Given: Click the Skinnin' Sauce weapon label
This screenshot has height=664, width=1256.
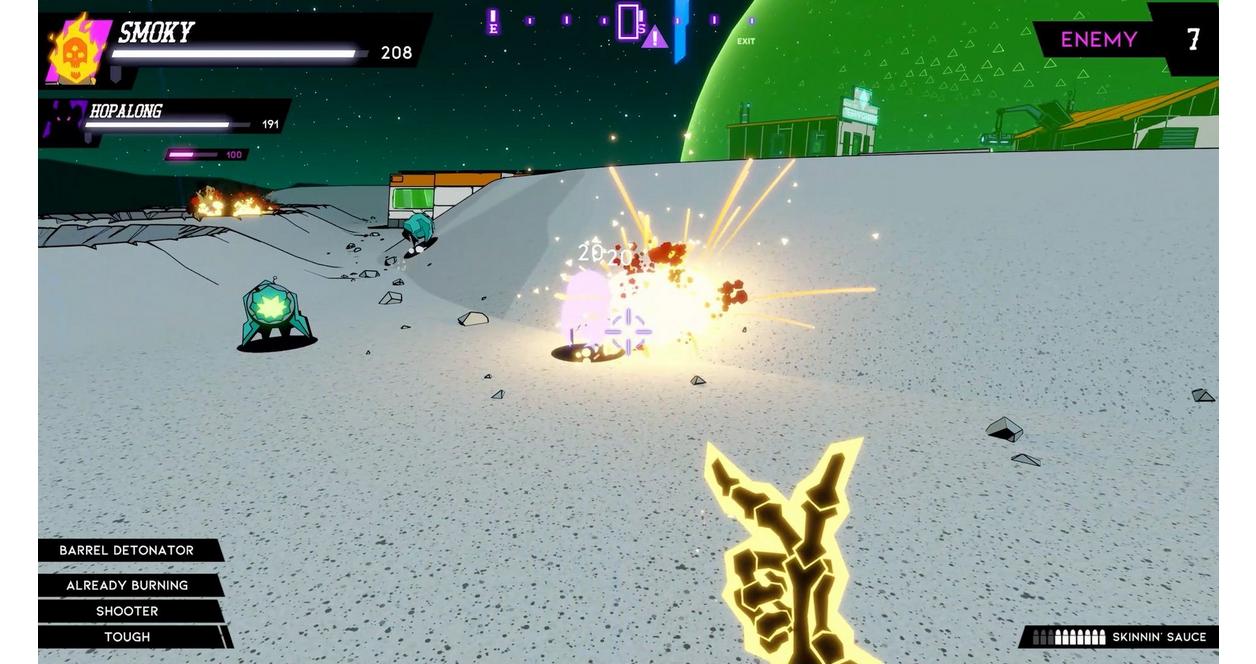Looking at the screenshot, I should point(1158,637).
